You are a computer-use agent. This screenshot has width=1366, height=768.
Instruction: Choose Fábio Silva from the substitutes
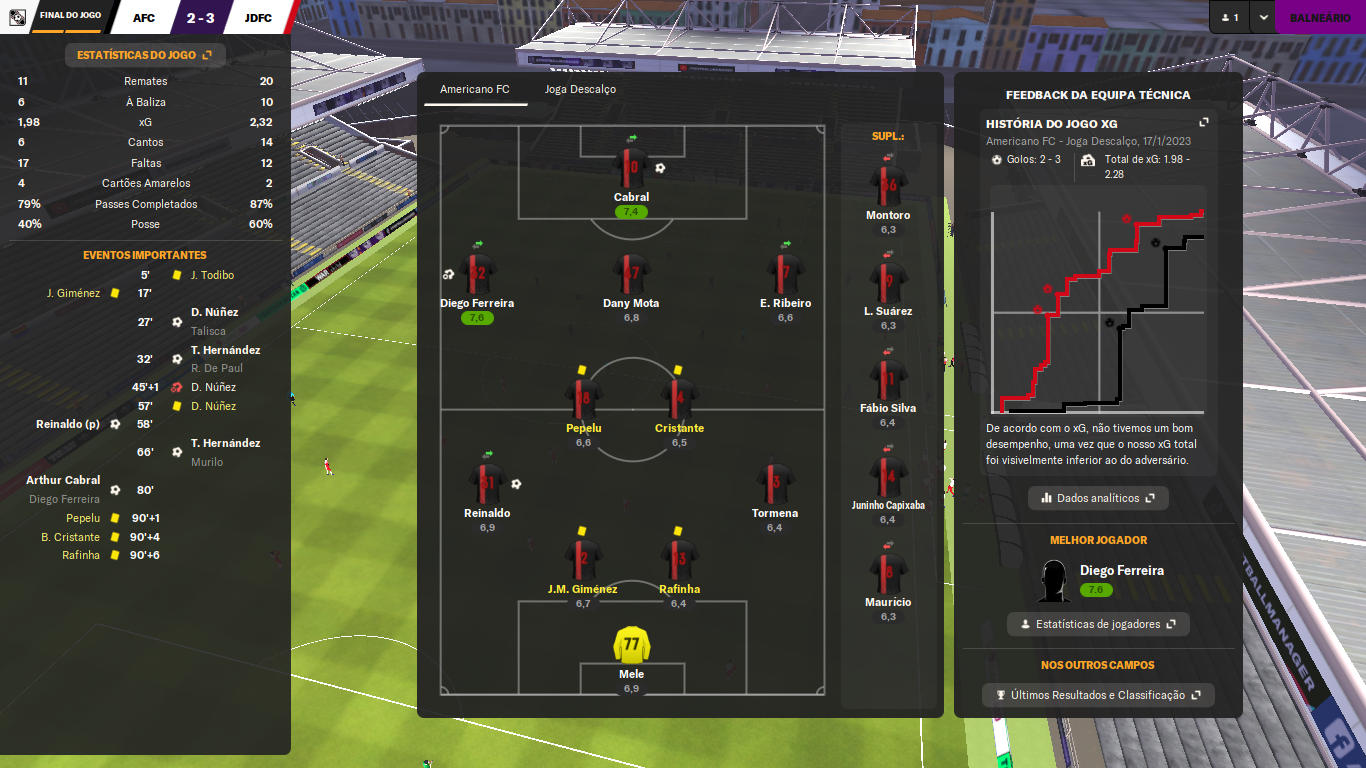pyautogui.click(x=888, y=379)
